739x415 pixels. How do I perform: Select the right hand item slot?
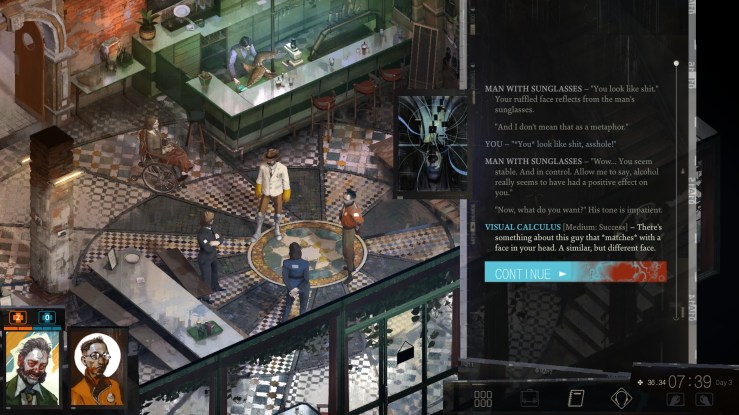pyautogui.click(x=704, y=399)
